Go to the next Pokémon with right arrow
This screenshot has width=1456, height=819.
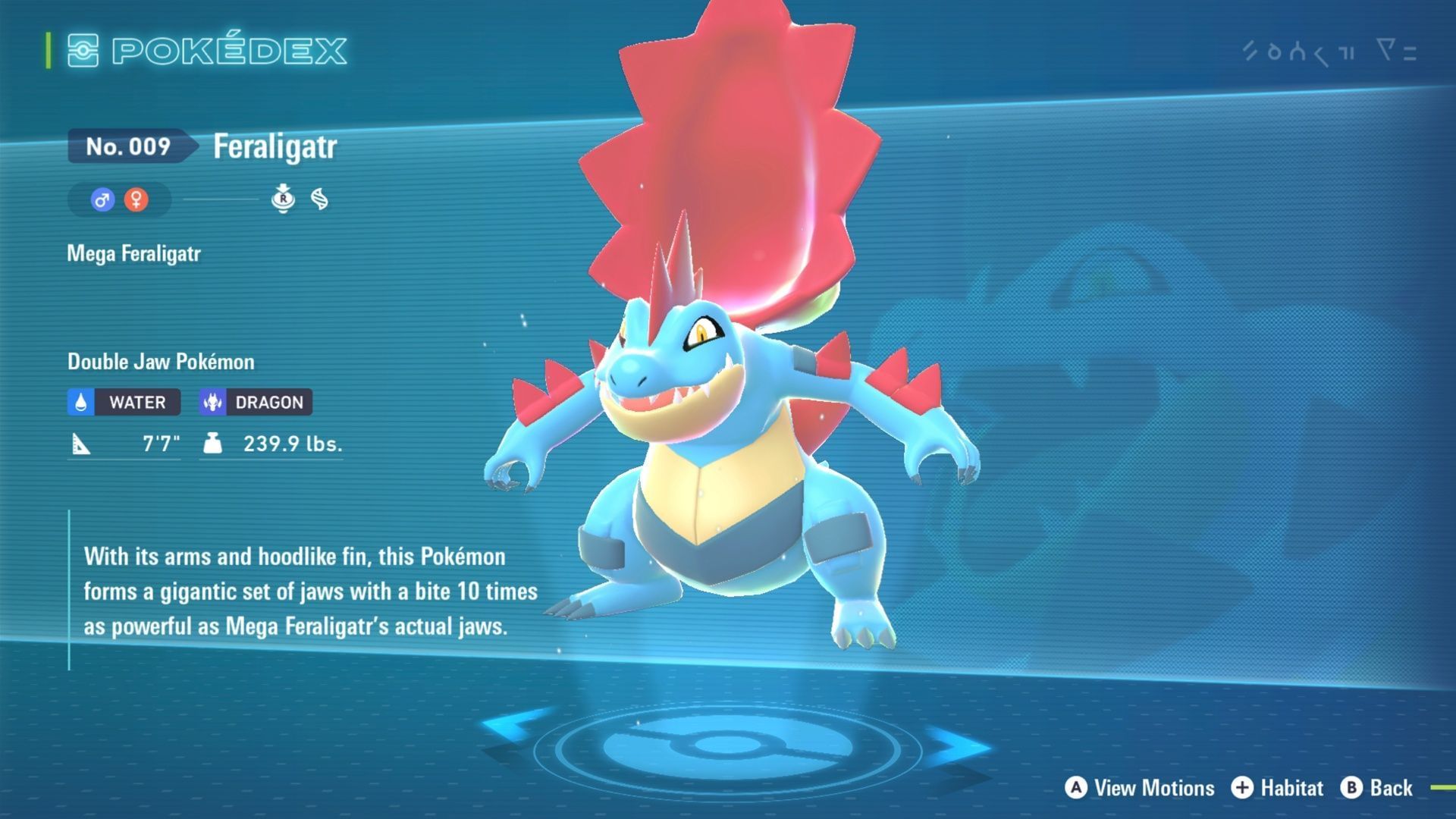click(957, 746)
